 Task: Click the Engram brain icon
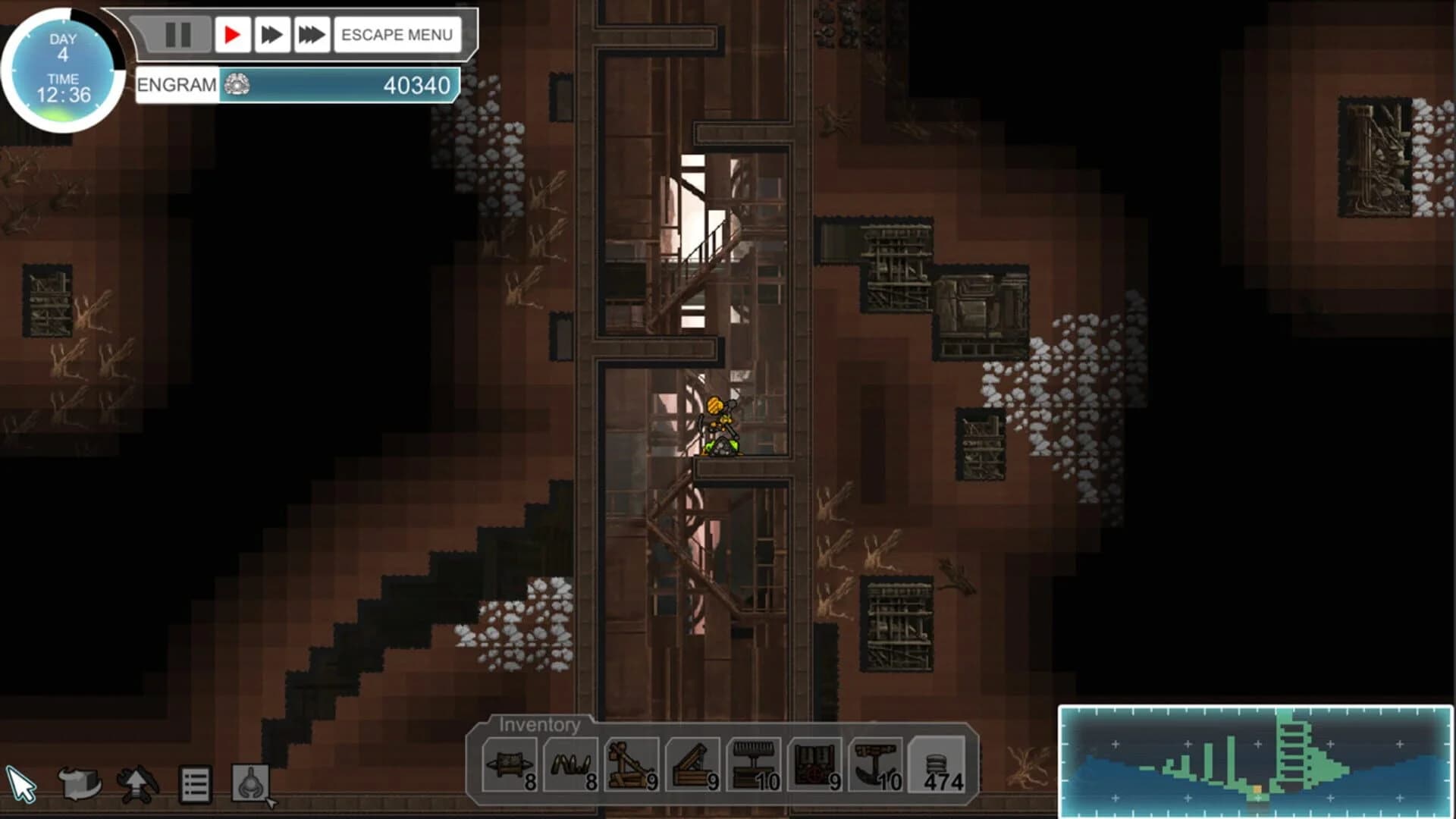[x=237, y=85]
